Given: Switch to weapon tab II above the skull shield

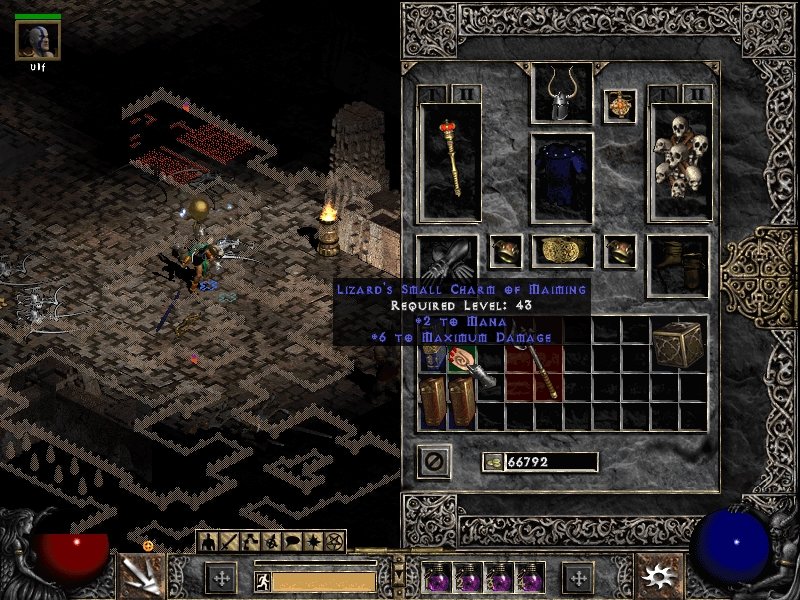Looking at the screenshot, I should [697, 94].
